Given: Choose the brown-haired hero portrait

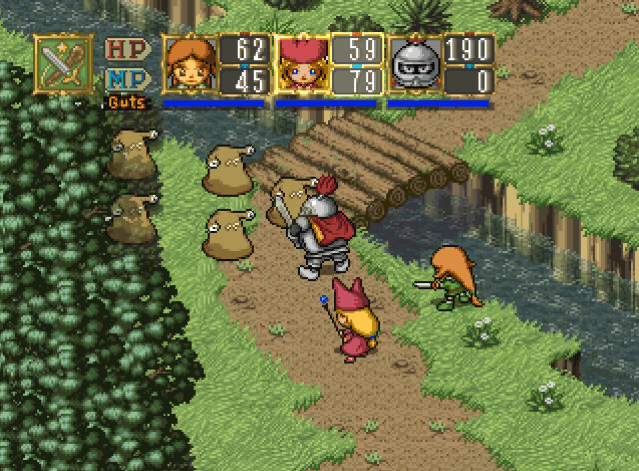Looking at the screenshot, I should pyautogui.click(x=190, y=66).
